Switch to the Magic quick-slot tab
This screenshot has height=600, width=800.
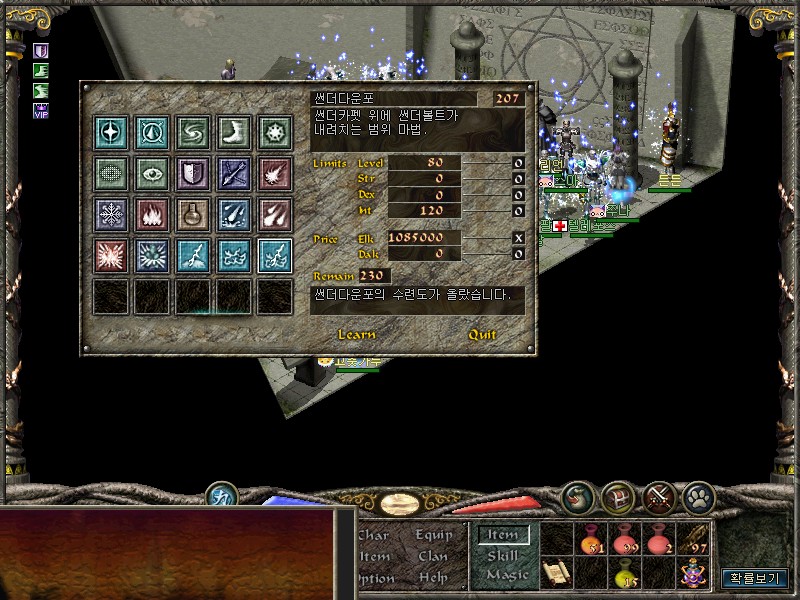pyautogui.click(x=507, y=575)
